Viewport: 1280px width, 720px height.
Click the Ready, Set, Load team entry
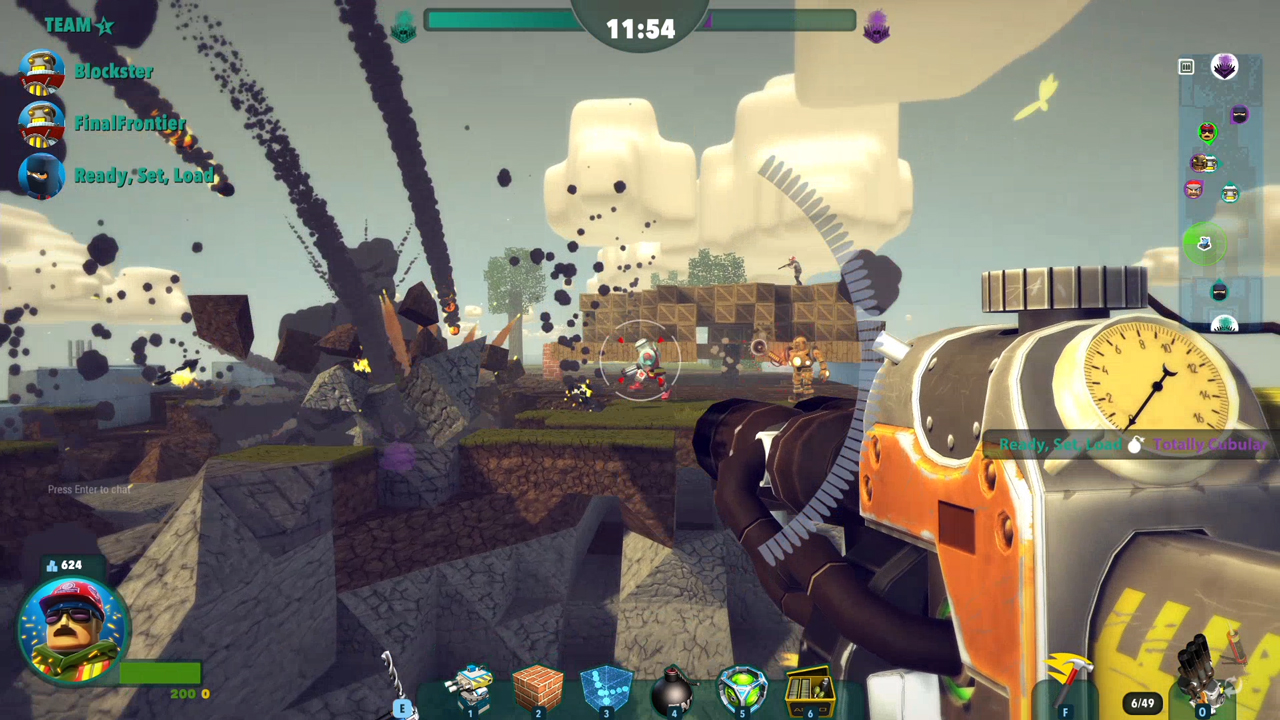[144, 175]
